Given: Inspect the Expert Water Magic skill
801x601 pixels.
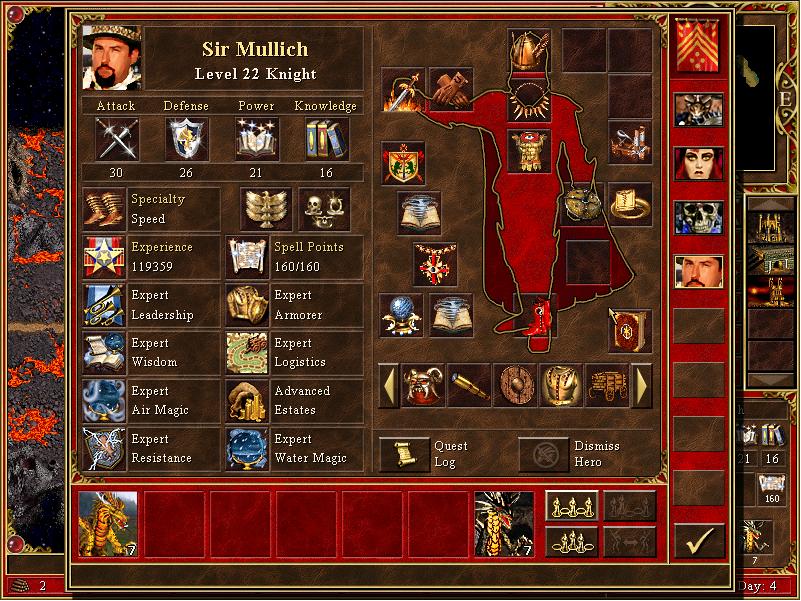Looking at the screenshot, I should [246, 449].
